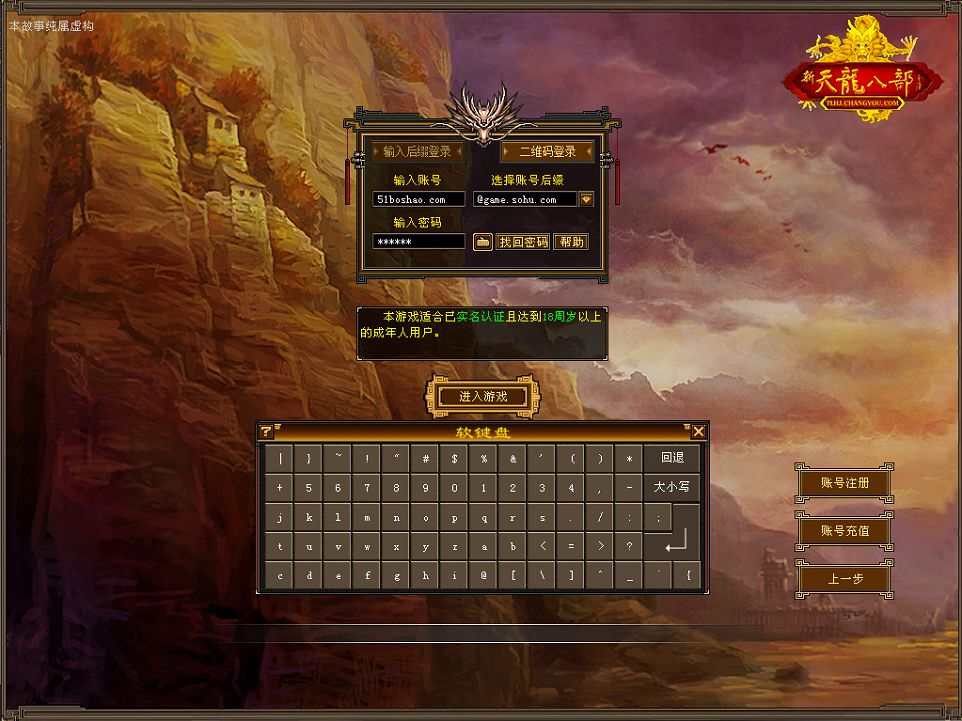Close the 软键盘 soft keyboard window

pyautogui.click(x=698, y=432)
